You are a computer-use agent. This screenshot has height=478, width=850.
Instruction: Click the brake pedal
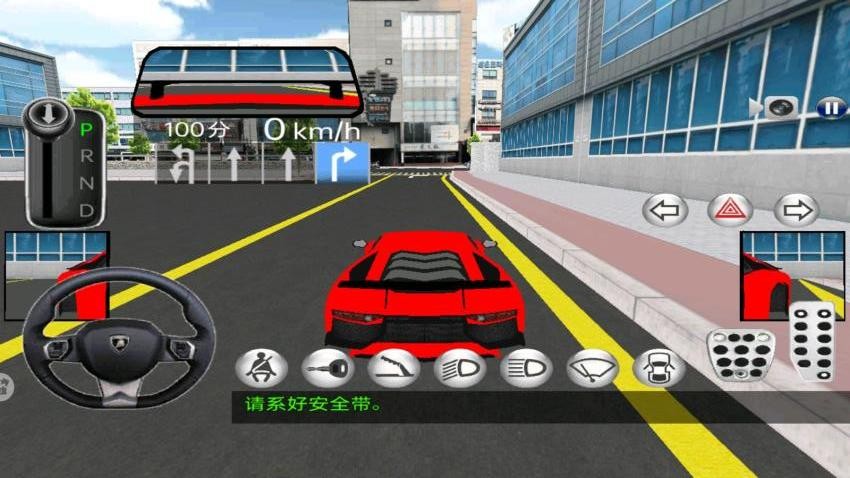coord(741,352)
